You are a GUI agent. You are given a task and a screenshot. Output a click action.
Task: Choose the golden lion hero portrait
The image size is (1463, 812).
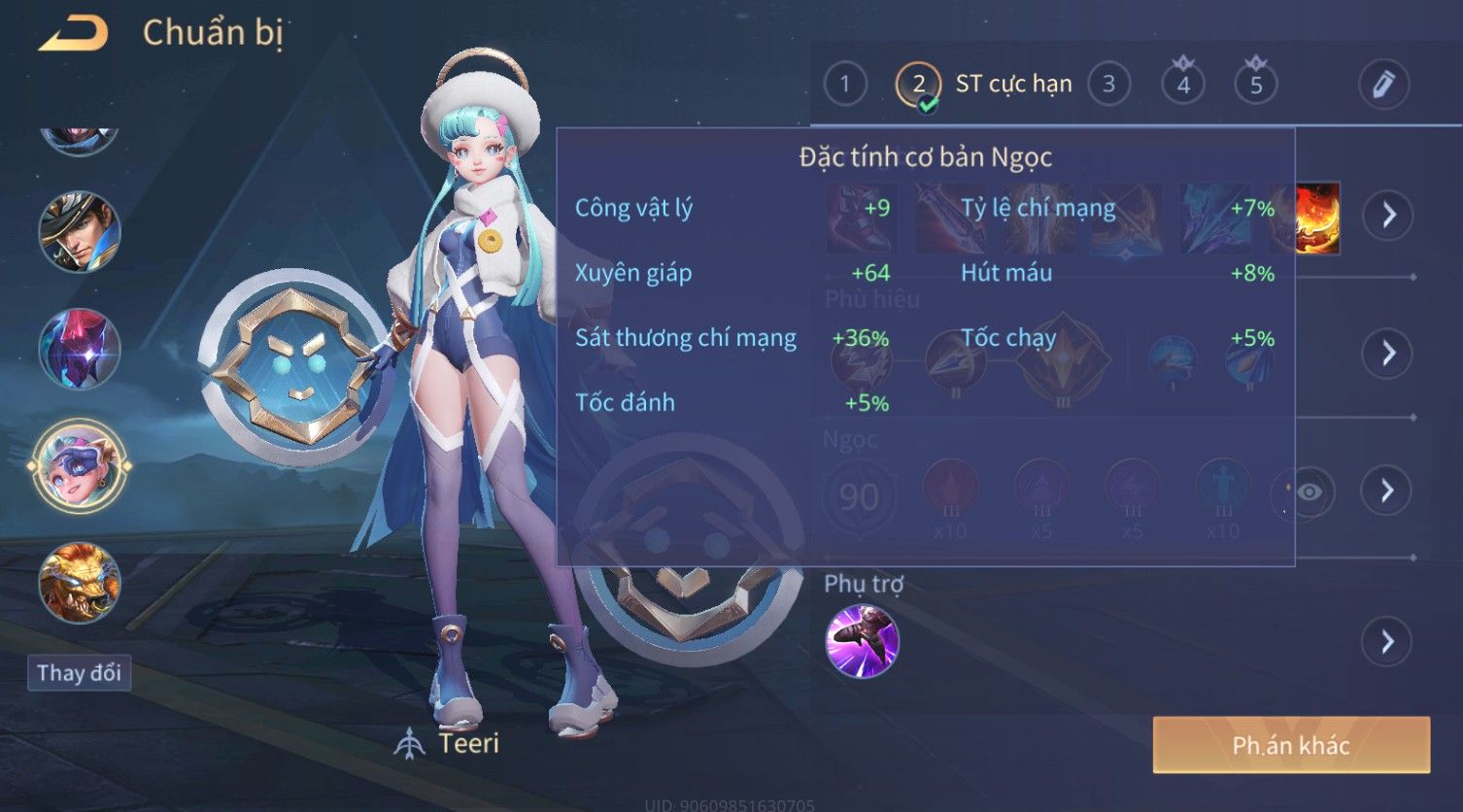(80, 582)
